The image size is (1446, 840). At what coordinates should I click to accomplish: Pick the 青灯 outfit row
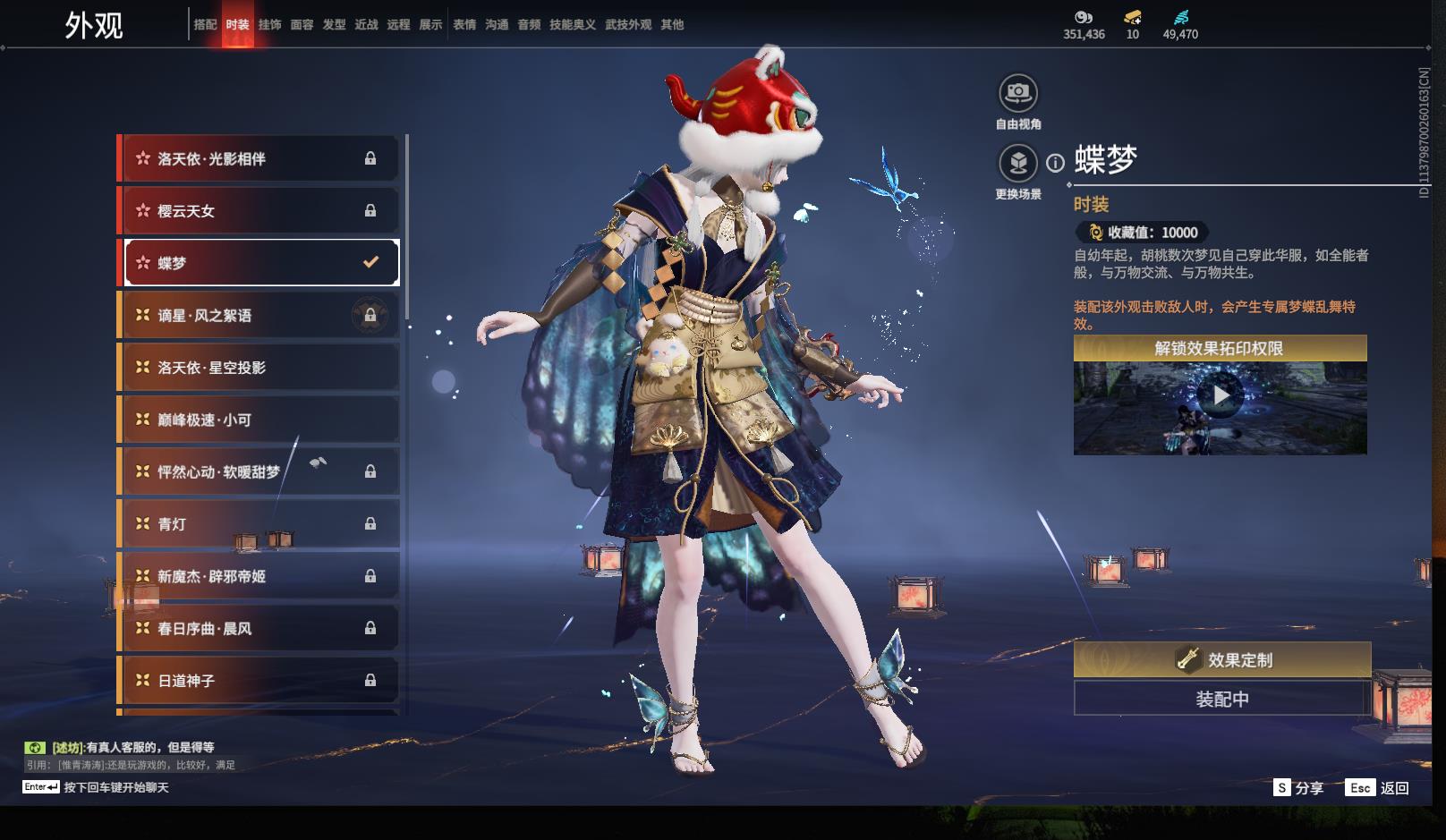[259, 524]
